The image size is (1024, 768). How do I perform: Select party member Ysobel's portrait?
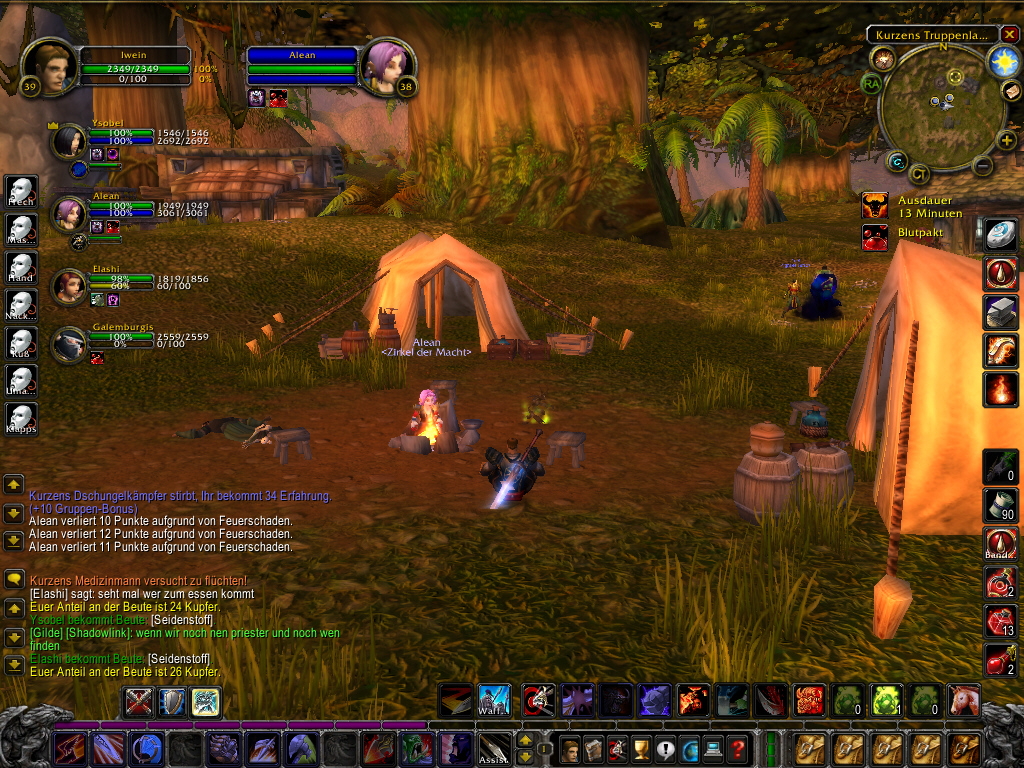(70, 142)
